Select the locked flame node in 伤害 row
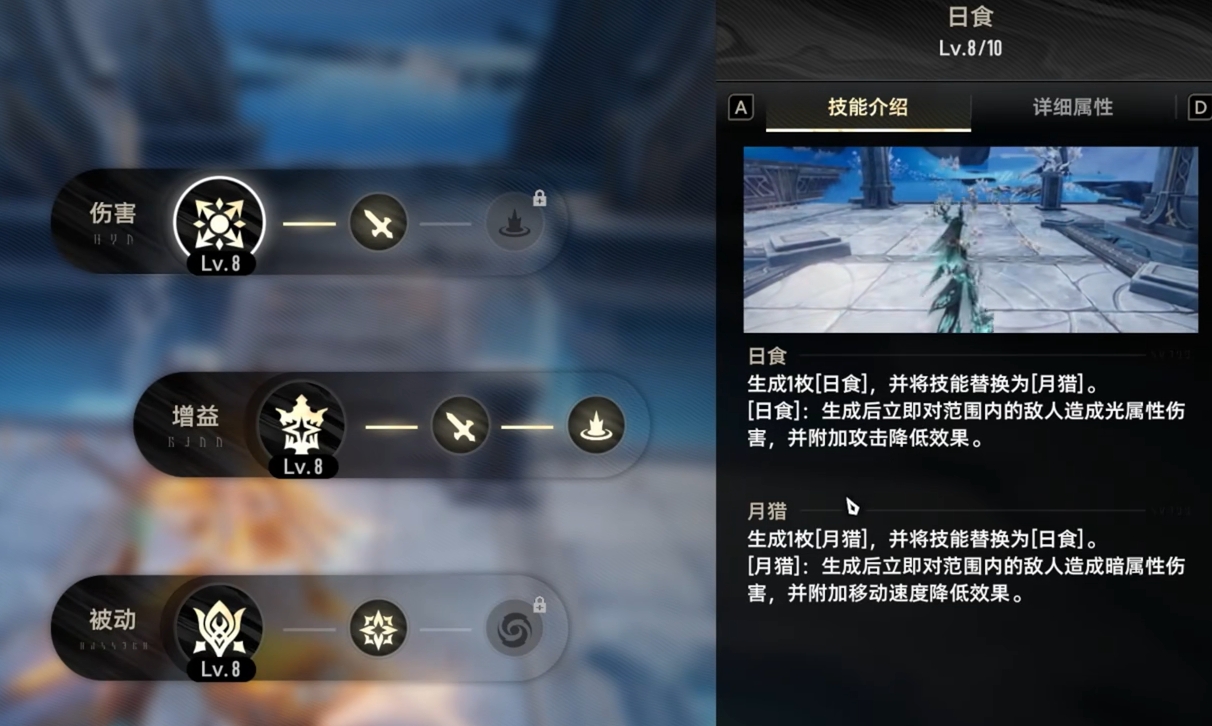This screenshot has height=726, width=1212. click(515, 222)
